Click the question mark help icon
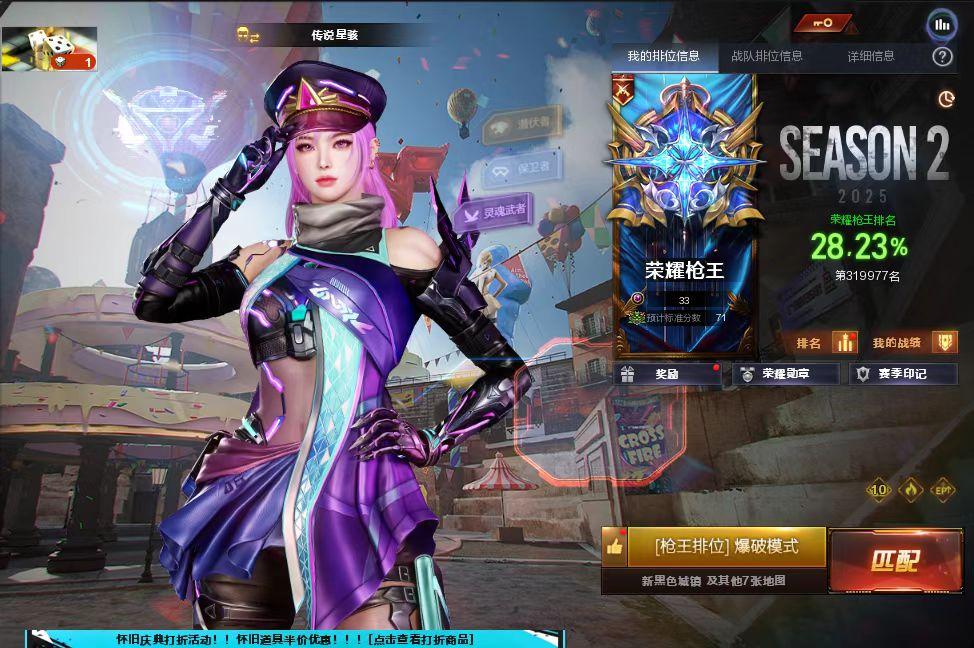The height and width of the screenshot is (648, 974). pos(941,57)
